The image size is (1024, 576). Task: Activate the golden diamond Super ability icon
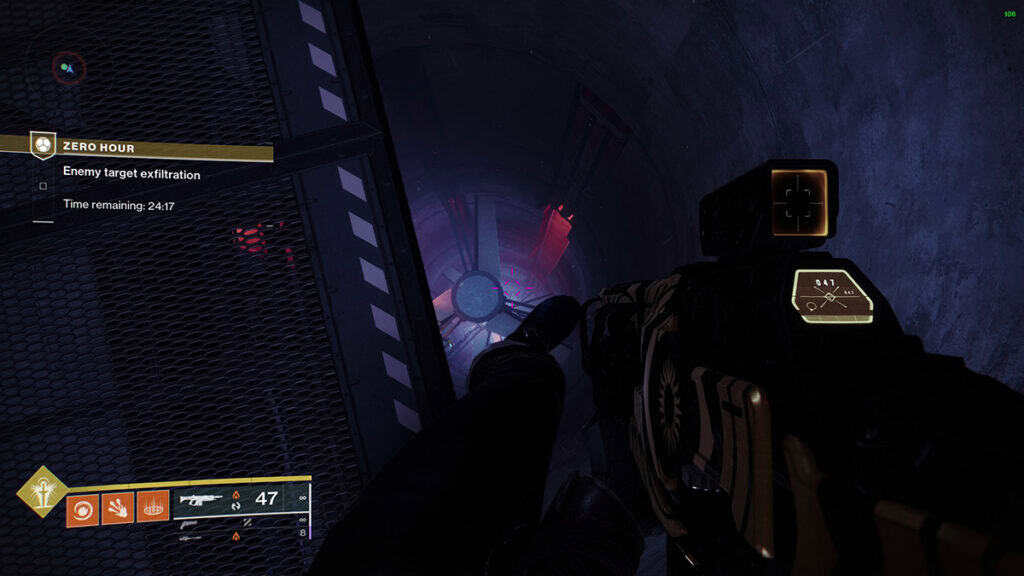(x=42, y=490)
